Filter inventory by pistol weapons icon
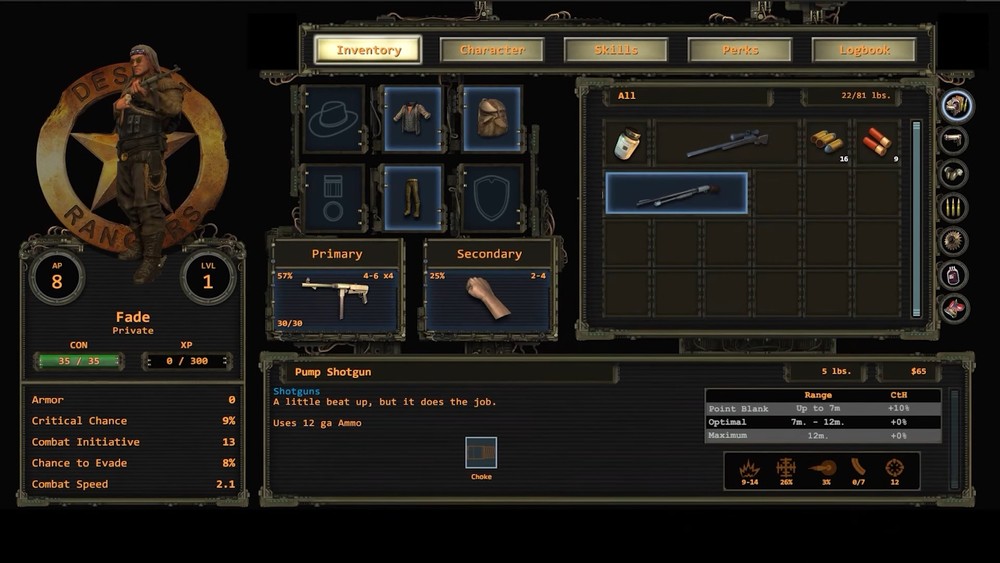Image resolution: width=1000 pixels, height=563 pixels. [x=955, y=139]
